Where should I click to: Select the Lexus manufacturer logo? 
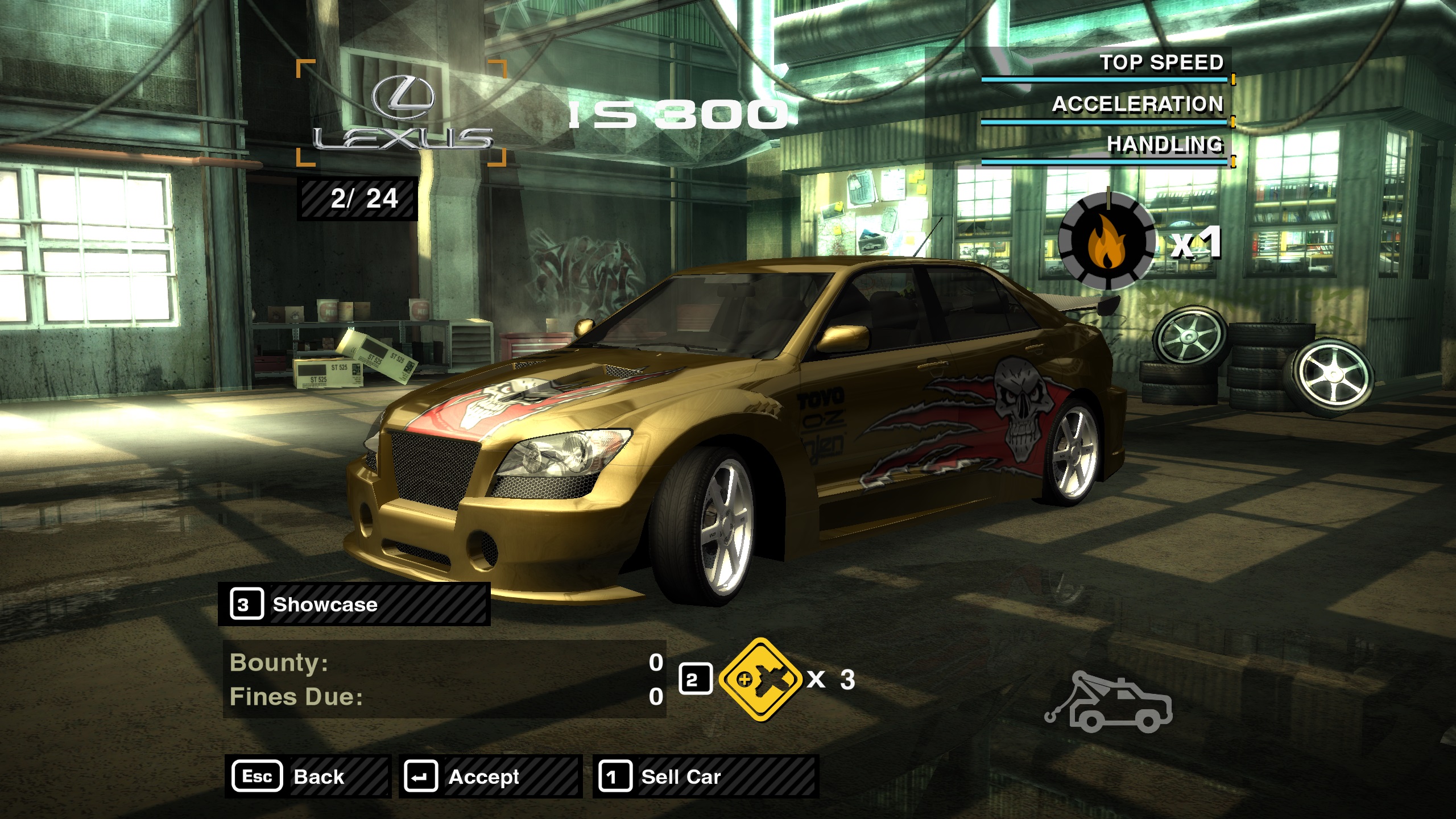tap(402, 114)
